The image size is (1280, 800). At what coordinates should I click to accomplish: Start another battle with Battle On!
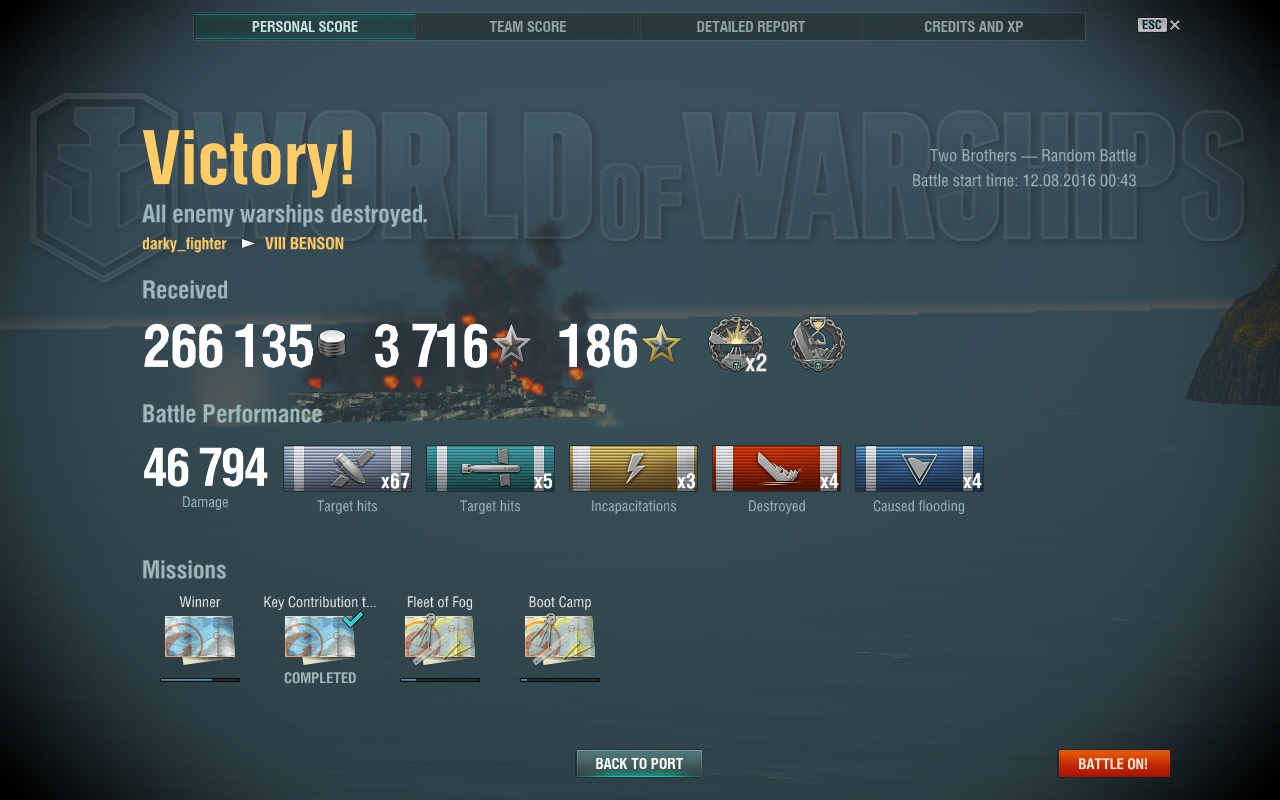pos(1113,764)
